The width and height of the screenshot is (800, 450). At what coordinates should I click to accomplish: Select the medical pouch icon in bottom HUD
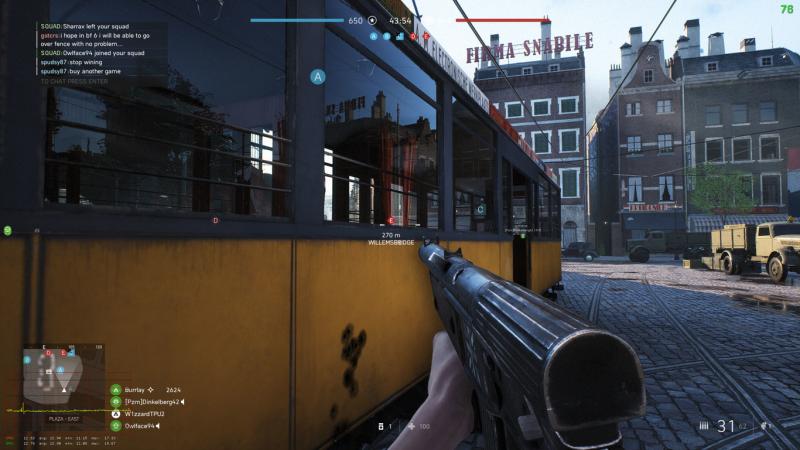click(x=411, y=427)
